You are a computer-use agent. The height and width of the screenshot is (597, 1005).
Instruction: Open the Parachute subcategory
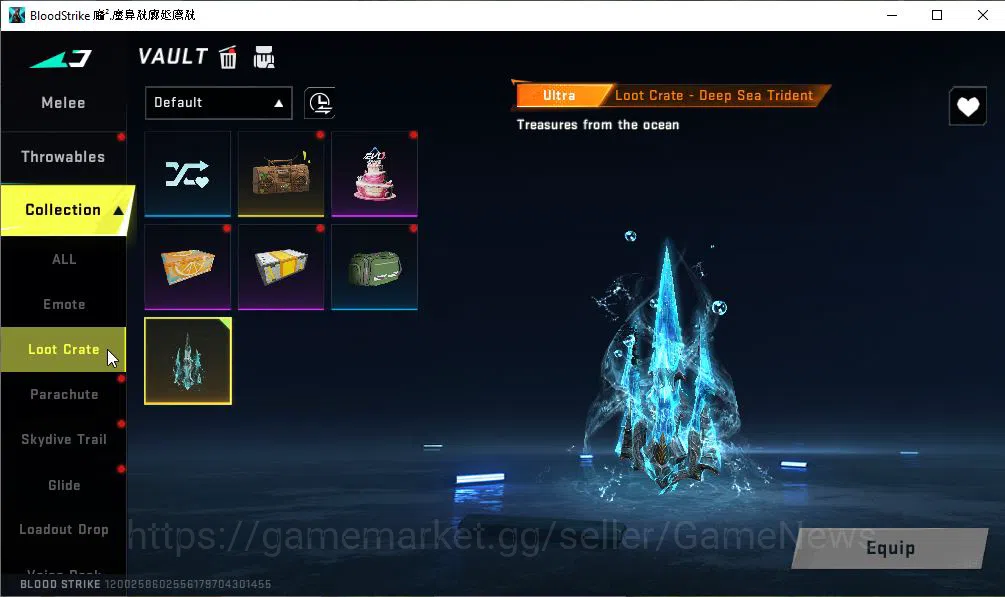(x=63, y=394)
